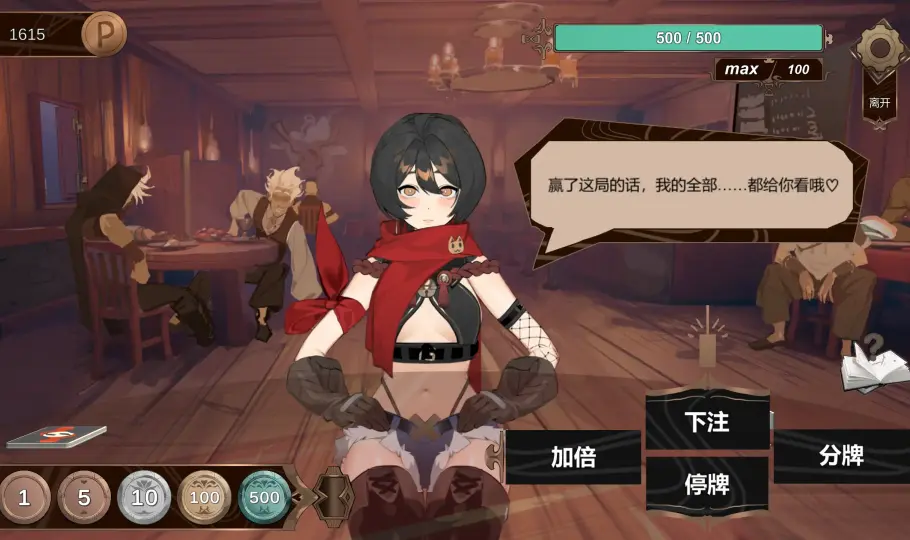This screenshot has height=540, width=910.
Task: Choose 加倍 to double down
Action: tap(573, 457)
